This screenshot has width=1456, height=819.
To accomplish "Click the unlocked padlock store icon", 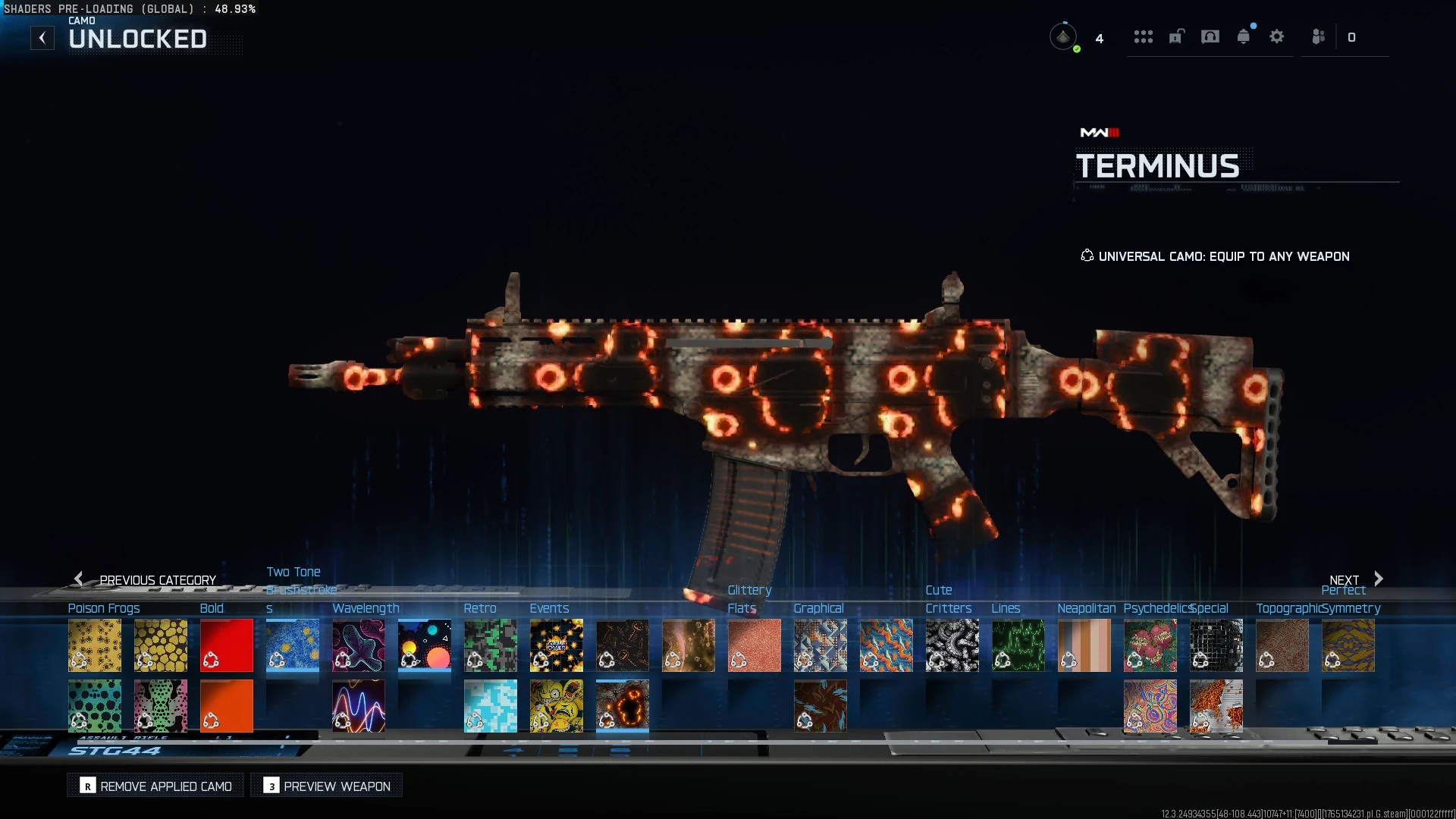I will [1176, 36].
